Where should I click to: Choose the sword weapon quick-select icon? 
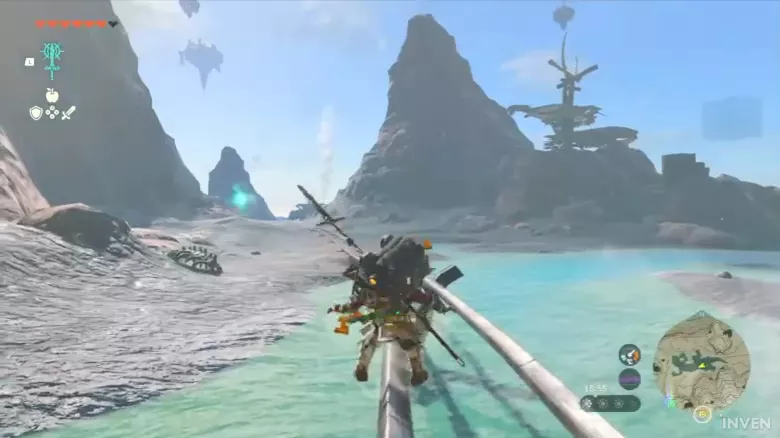pyautogui.click(x=68, y=113)
